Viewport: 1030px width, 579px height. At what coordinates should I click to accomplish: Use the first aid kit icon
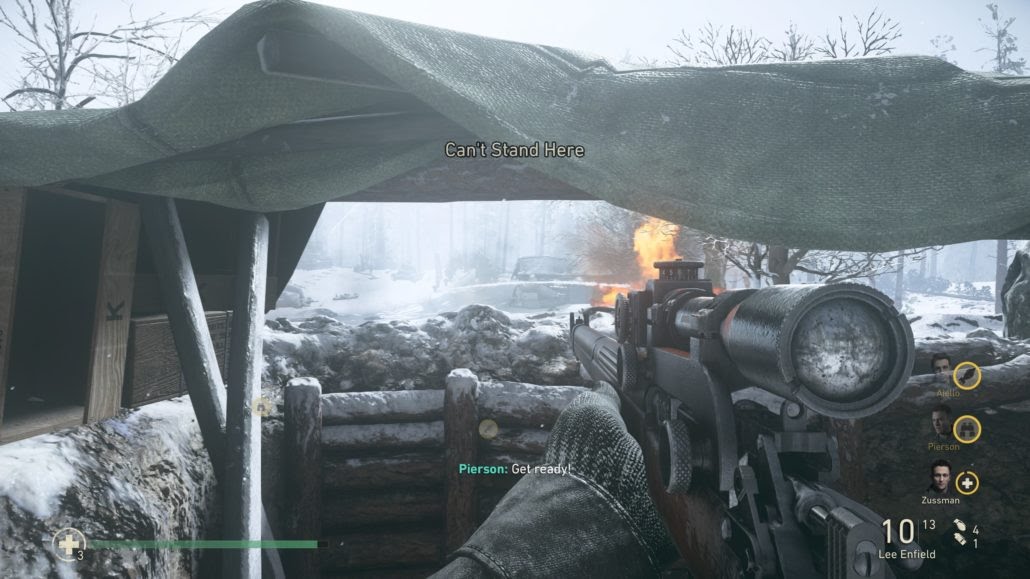pos(68,544)
